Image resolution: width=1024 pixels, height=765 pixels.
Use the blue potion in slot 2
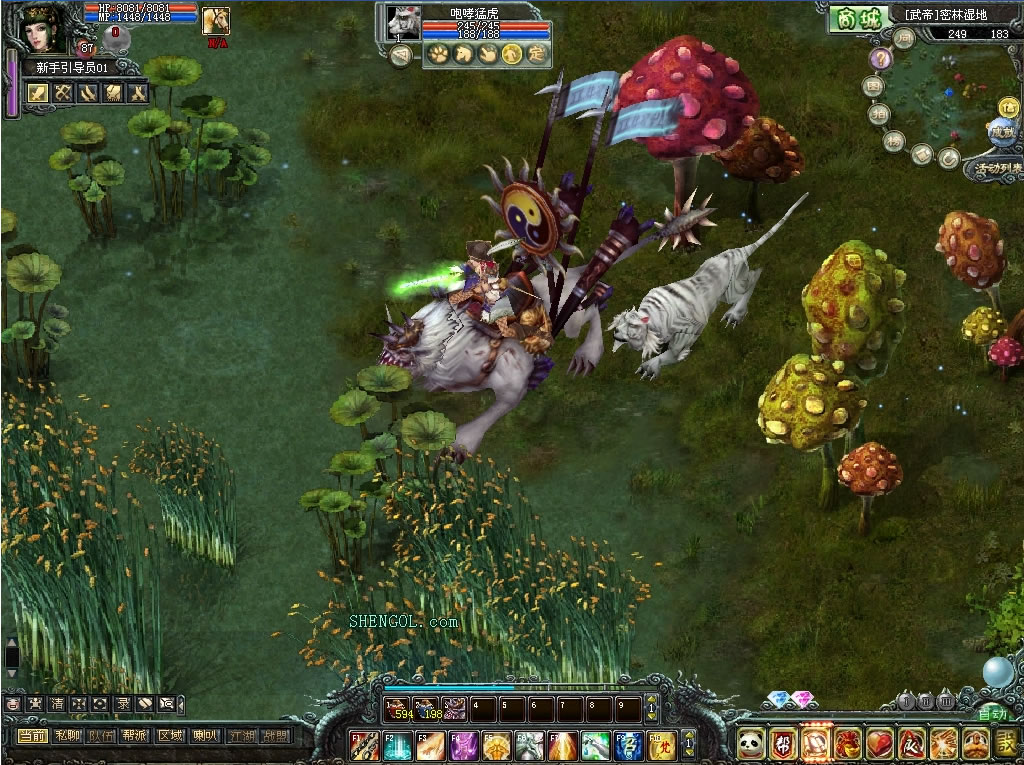coord(427,708)
